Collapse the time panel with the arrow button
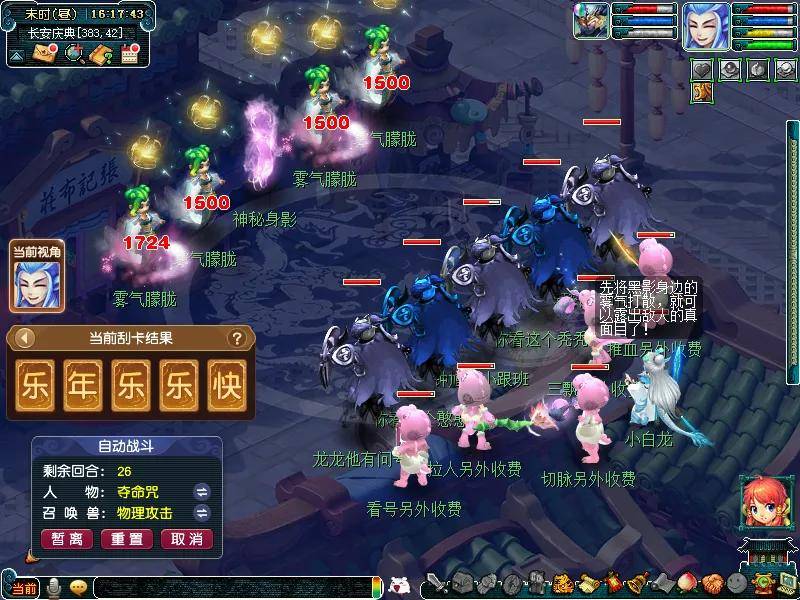The height and width of the screenshot is (600, 800). coord(17,54)
